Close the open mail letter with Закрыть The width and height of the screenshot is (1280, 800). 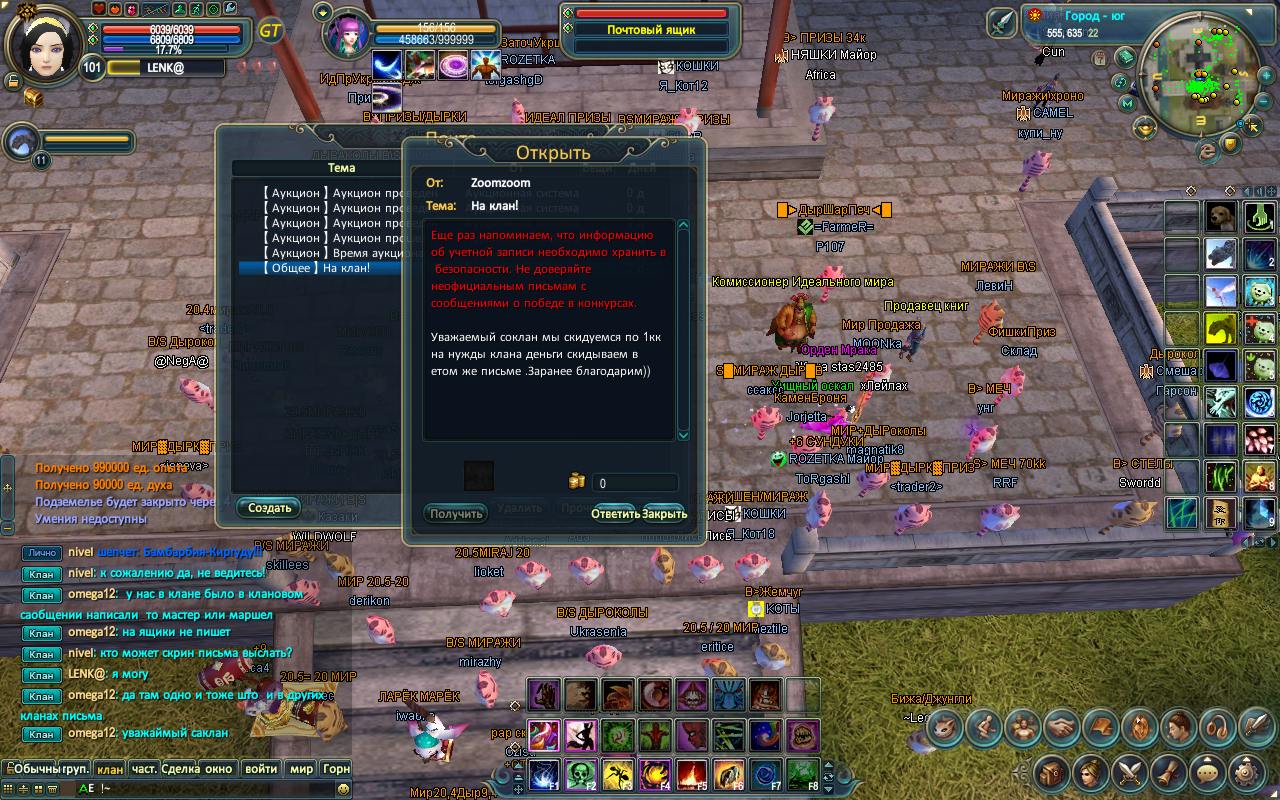(x=665, y=514)
